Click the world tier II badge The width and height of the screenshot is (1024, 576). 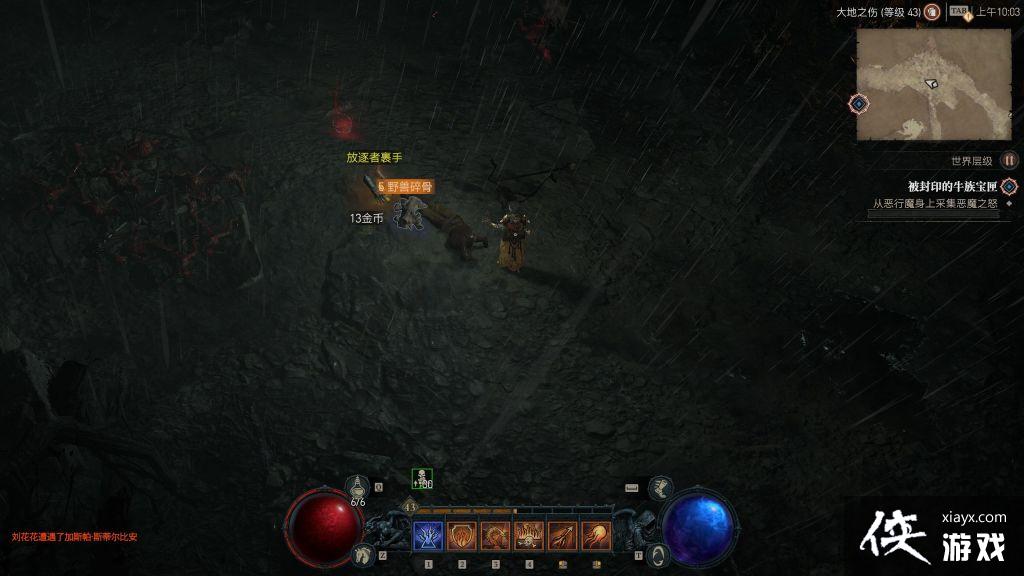pyautogui.click(x=1009, y=160)
